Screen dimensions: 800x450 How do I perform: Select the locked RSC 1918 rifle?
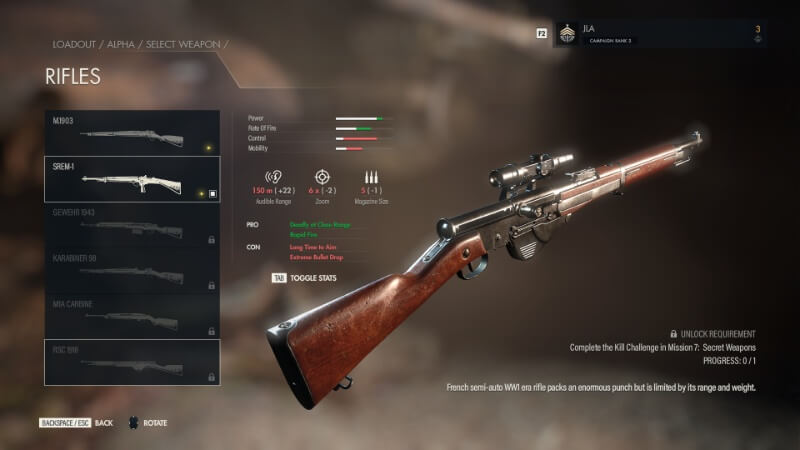coord(132,362)
